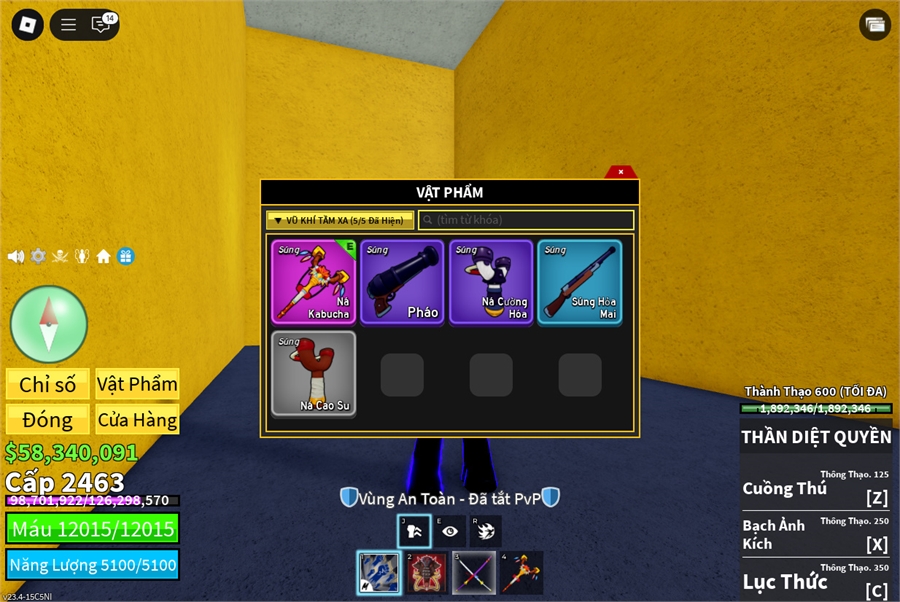This screenshot has width=900, height=602.
Task: Activate the eye ability icon
Action: 450,531
